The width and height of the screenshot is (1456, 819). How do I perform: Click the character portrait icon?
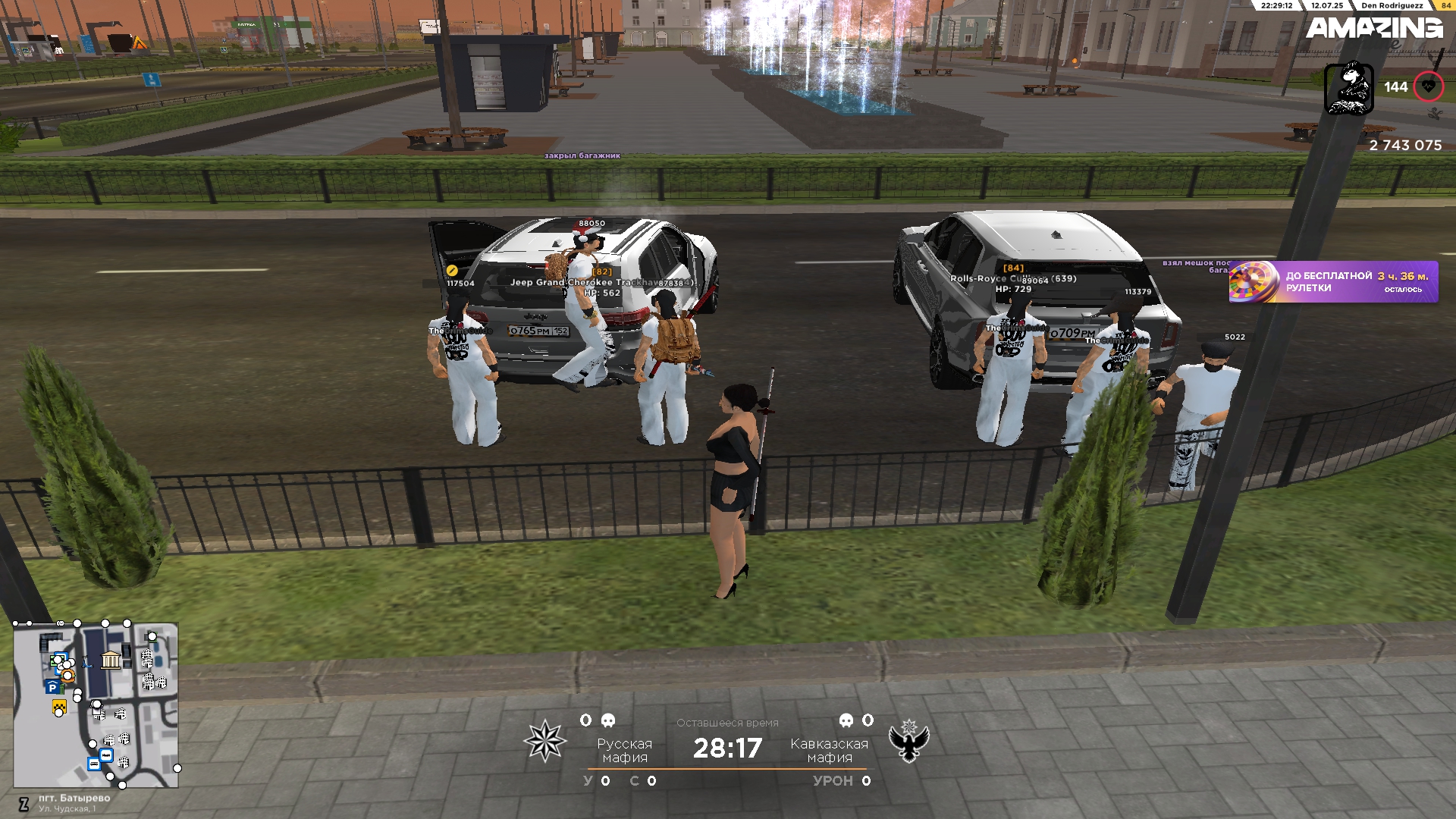click(x=1348, y=89)
